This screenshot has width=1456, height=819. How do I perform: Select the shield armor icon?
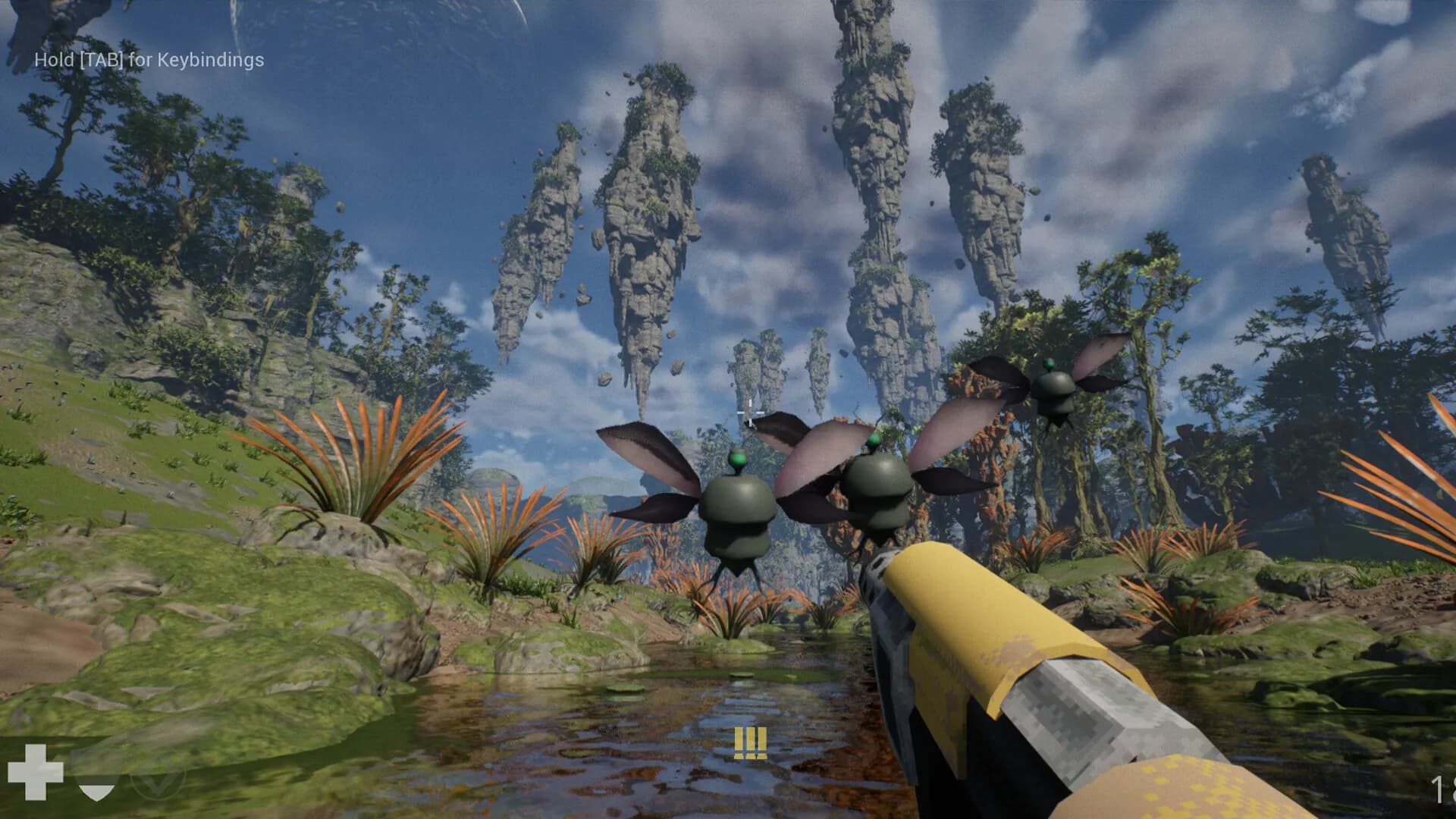point(96,781)
